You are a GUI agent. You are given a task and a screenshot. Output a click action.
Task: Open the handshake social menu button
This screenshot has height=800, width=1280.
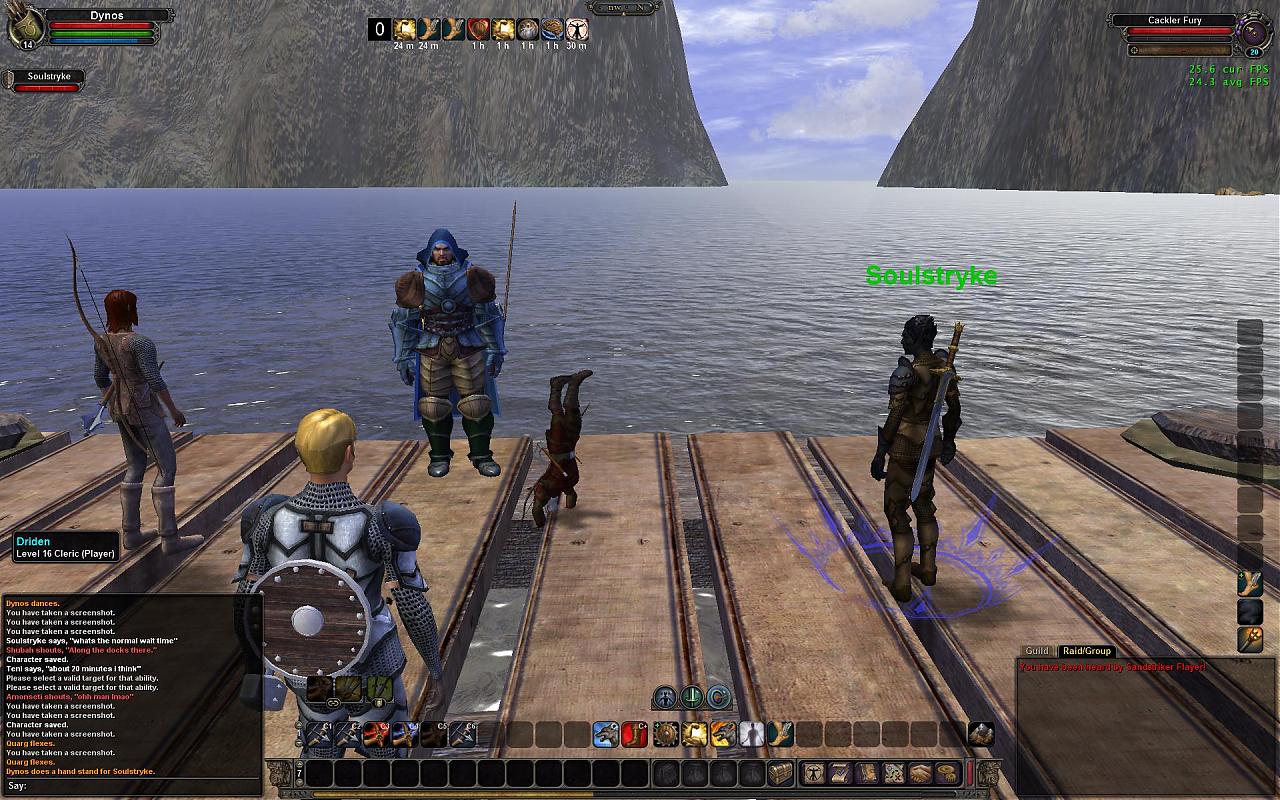(921, 773)
